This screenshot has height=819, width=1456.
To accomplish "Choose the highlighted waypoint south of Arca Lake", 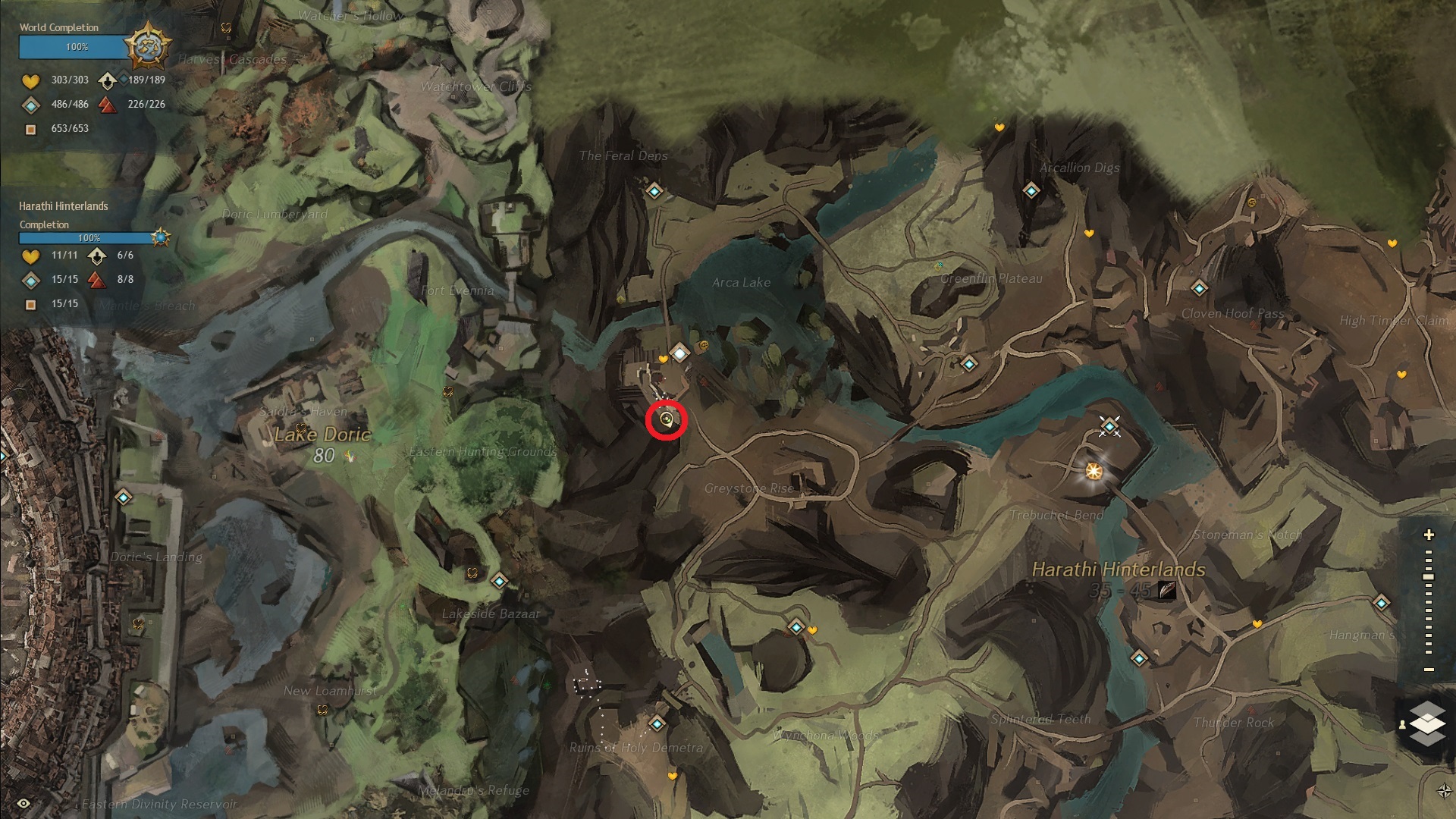I will click(679, 353).
